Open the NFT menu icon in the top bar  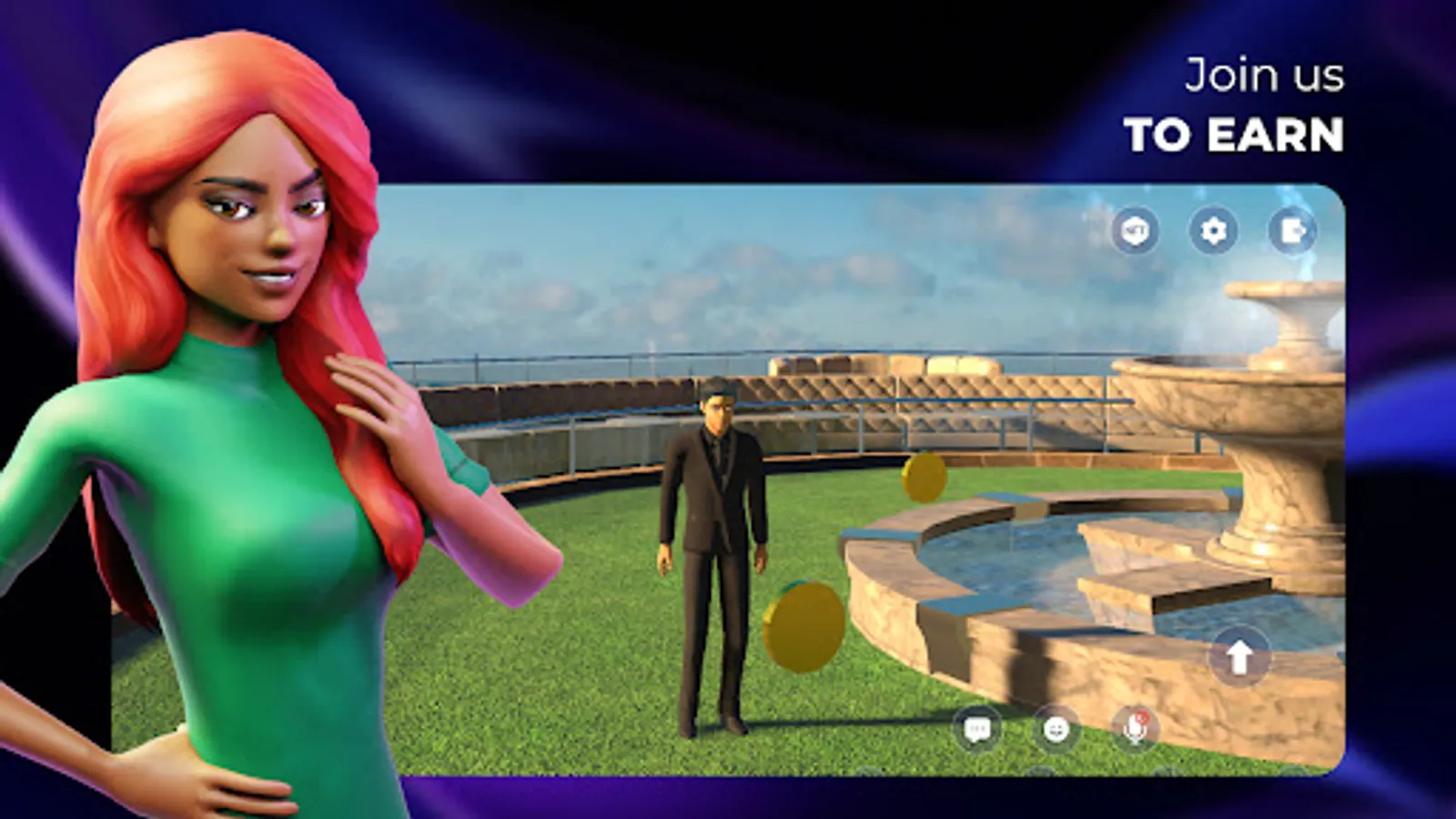(x=1134, y=232)
